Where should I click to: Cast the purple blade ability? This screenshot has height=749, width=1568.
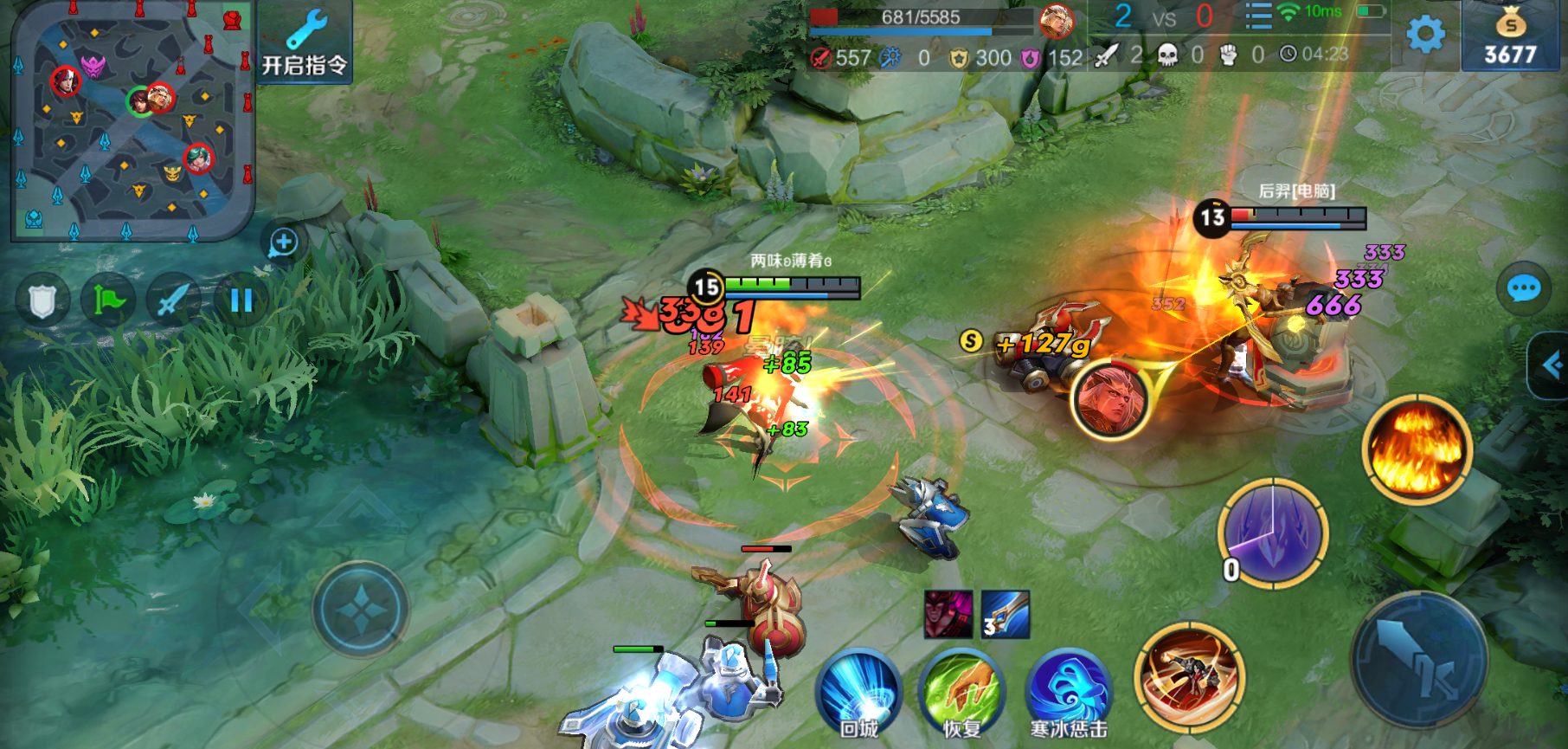1272,533
